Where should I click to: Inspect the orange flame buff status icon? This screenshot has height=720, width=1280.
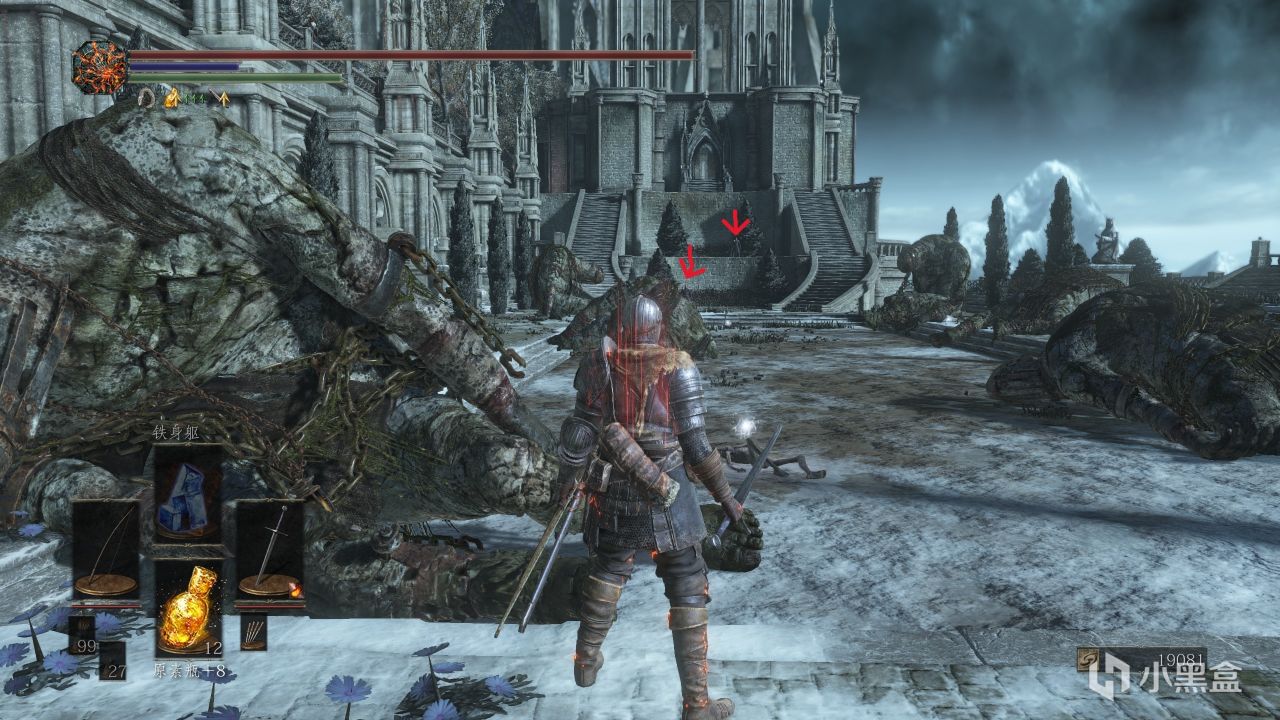[171, 97]
